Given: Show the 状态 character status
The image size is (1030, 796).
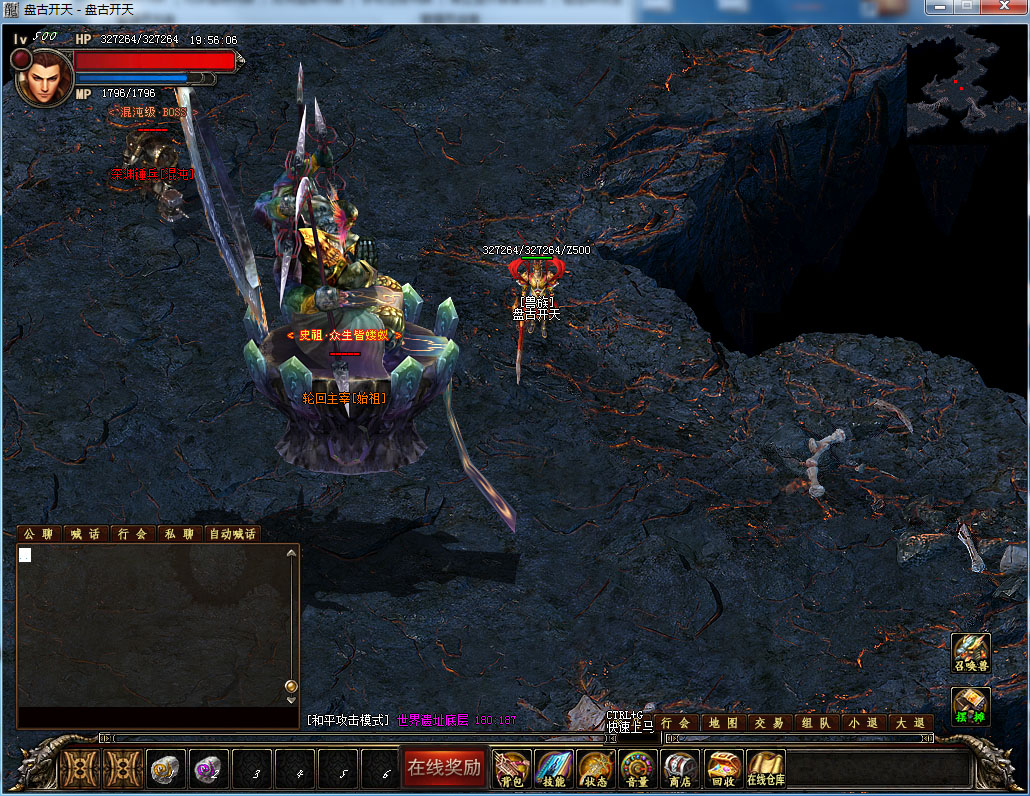Looking at the screenshot, I should point(596,769).
